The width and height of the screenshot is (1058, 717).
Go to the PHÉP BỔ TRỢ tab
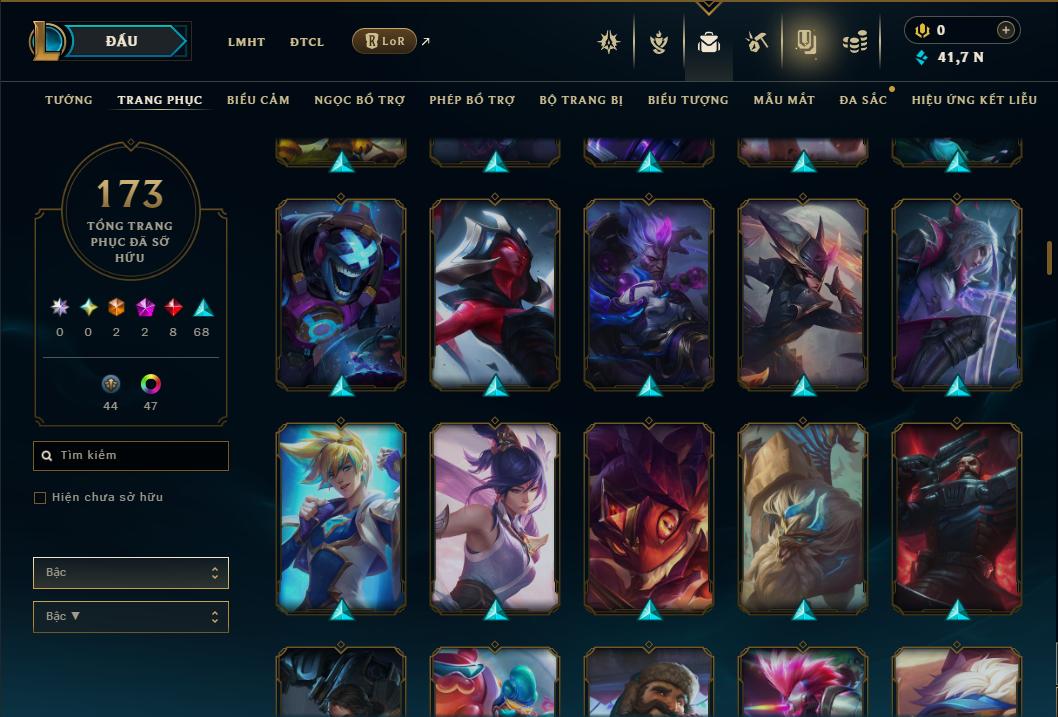tap(472, 100)
